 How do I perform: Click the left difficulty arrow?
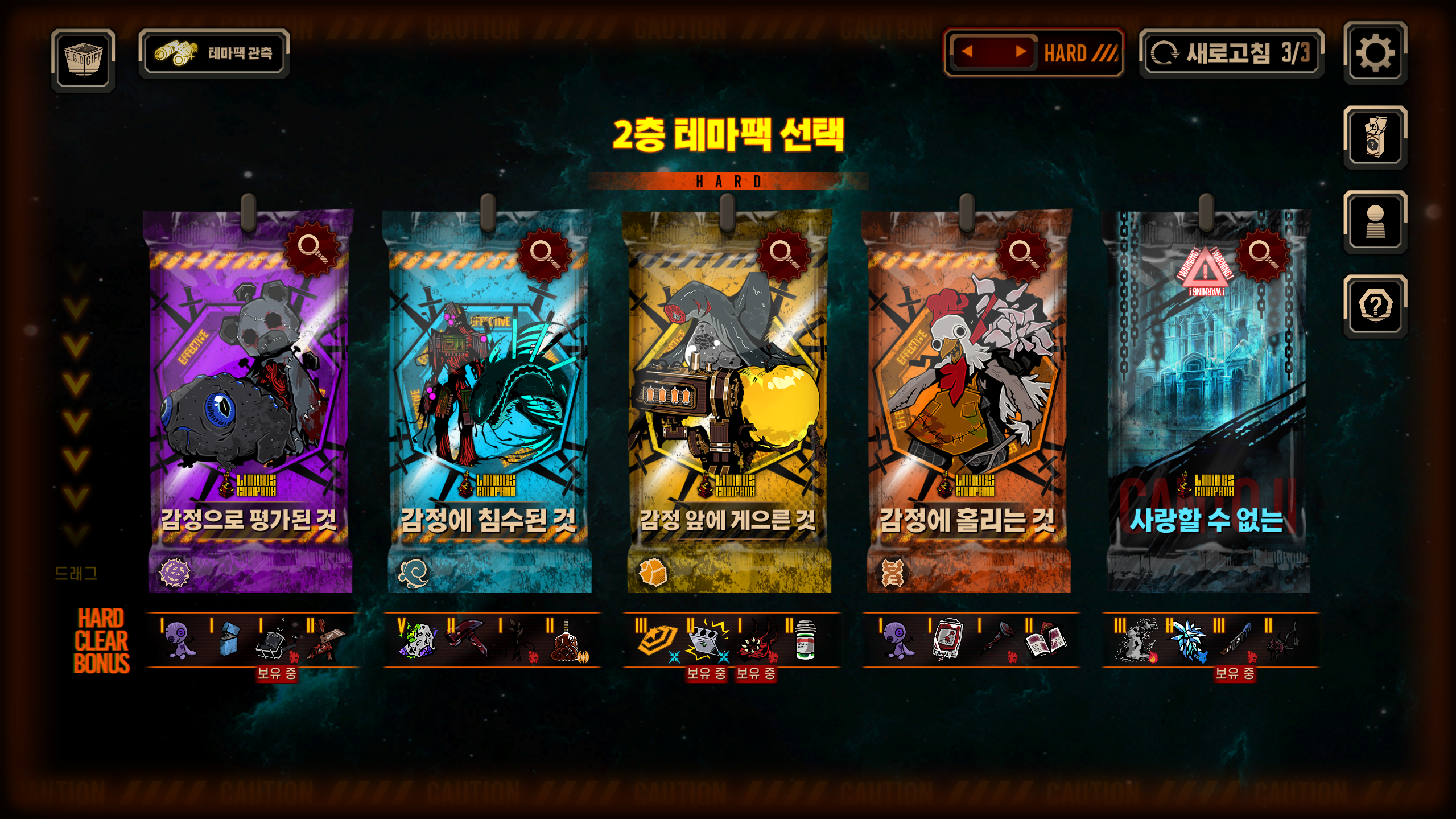[x=967, y=52]
